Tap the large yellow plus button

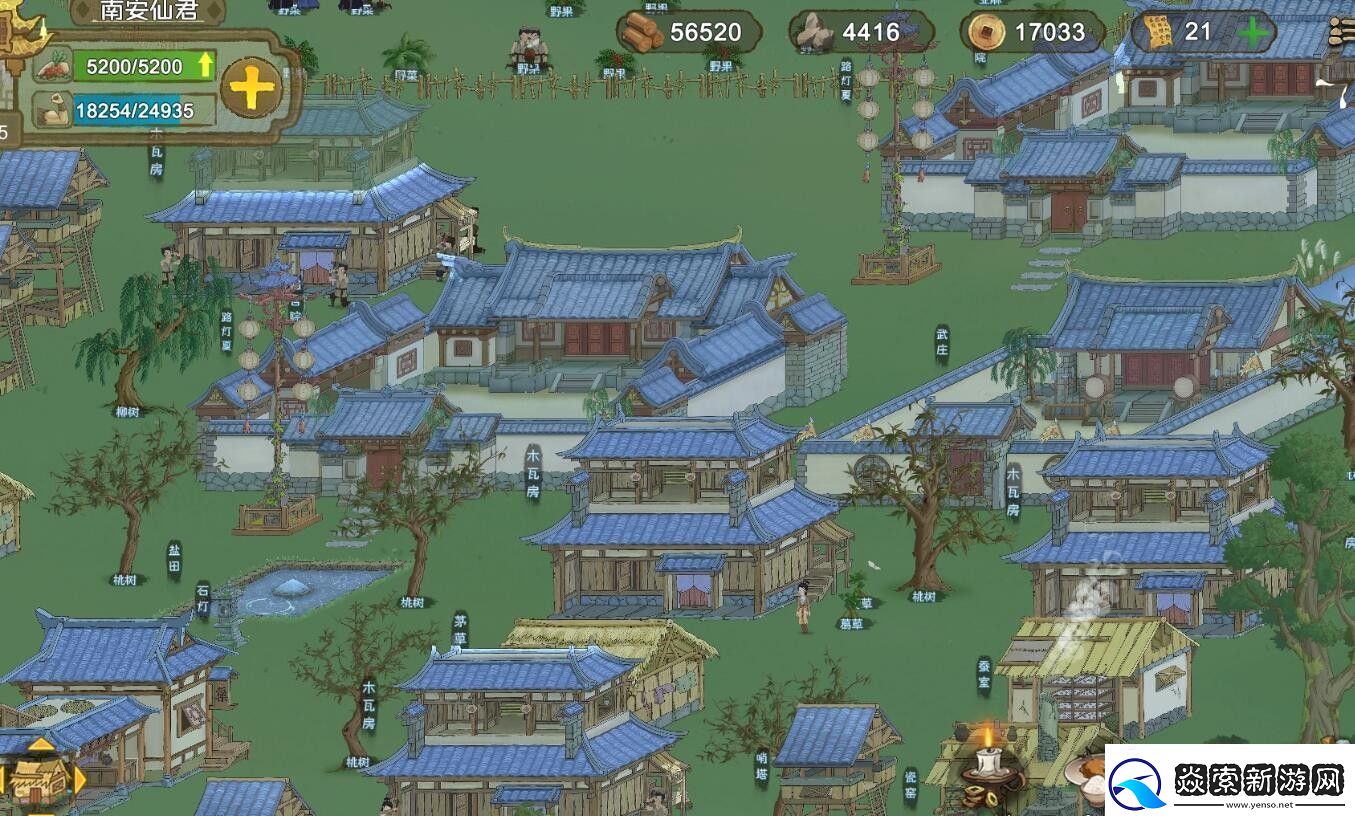click(x=252, y=88)
